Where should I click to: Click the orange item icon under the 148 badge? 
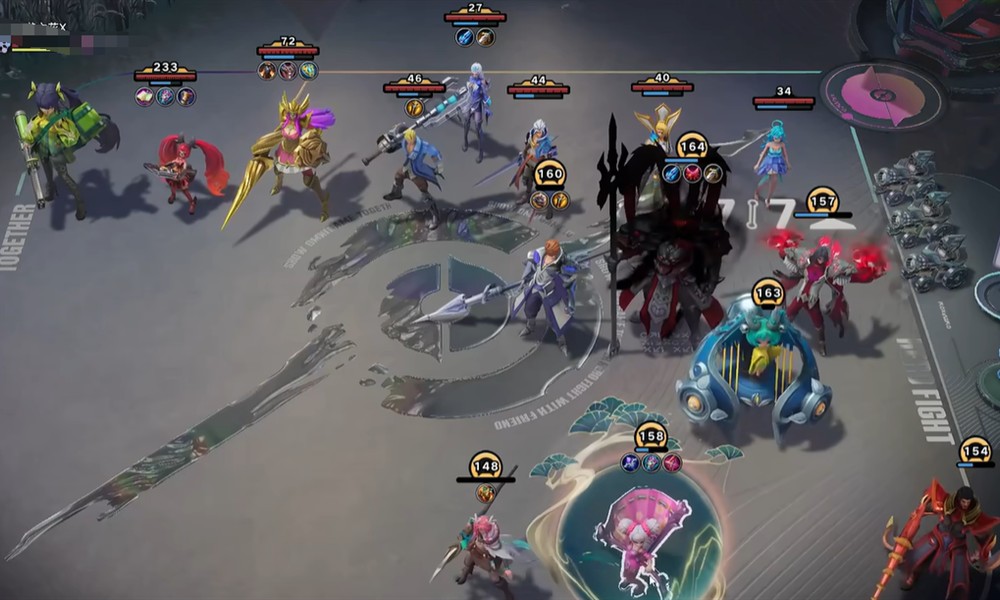click(x=485, y=493)
